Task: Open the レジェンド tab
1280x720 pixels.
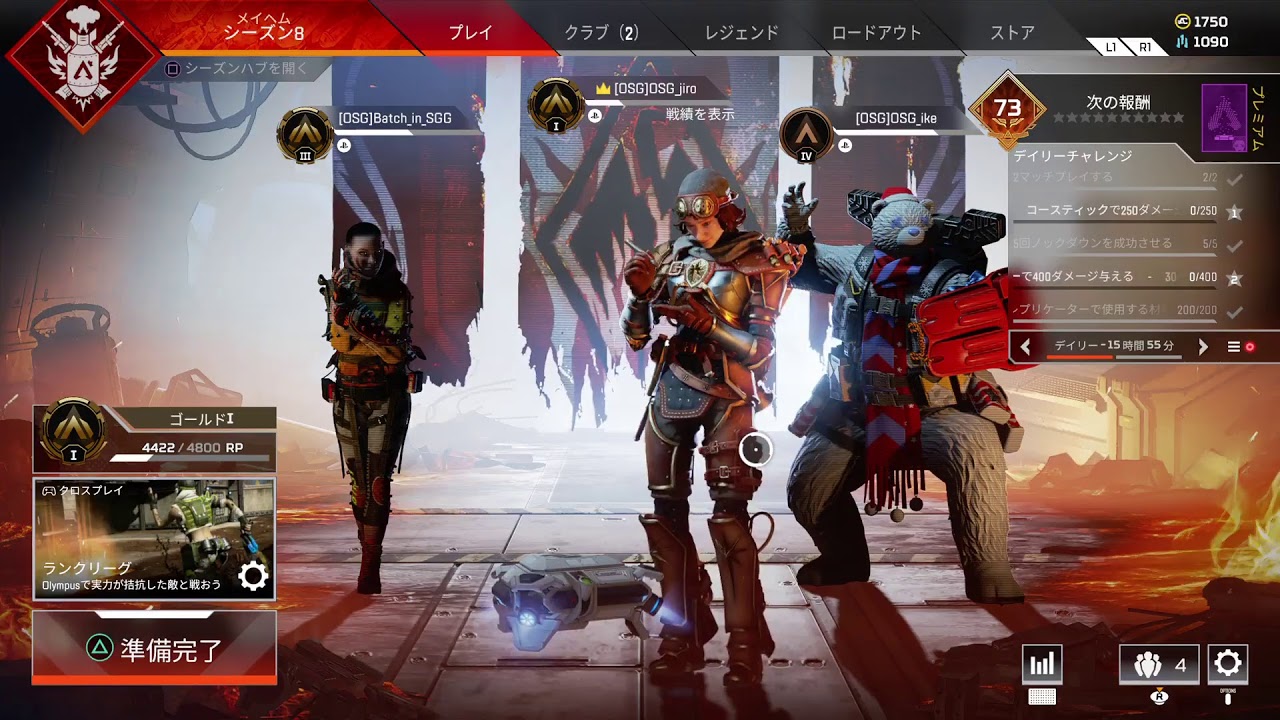Action: click(x=740, y=31)
